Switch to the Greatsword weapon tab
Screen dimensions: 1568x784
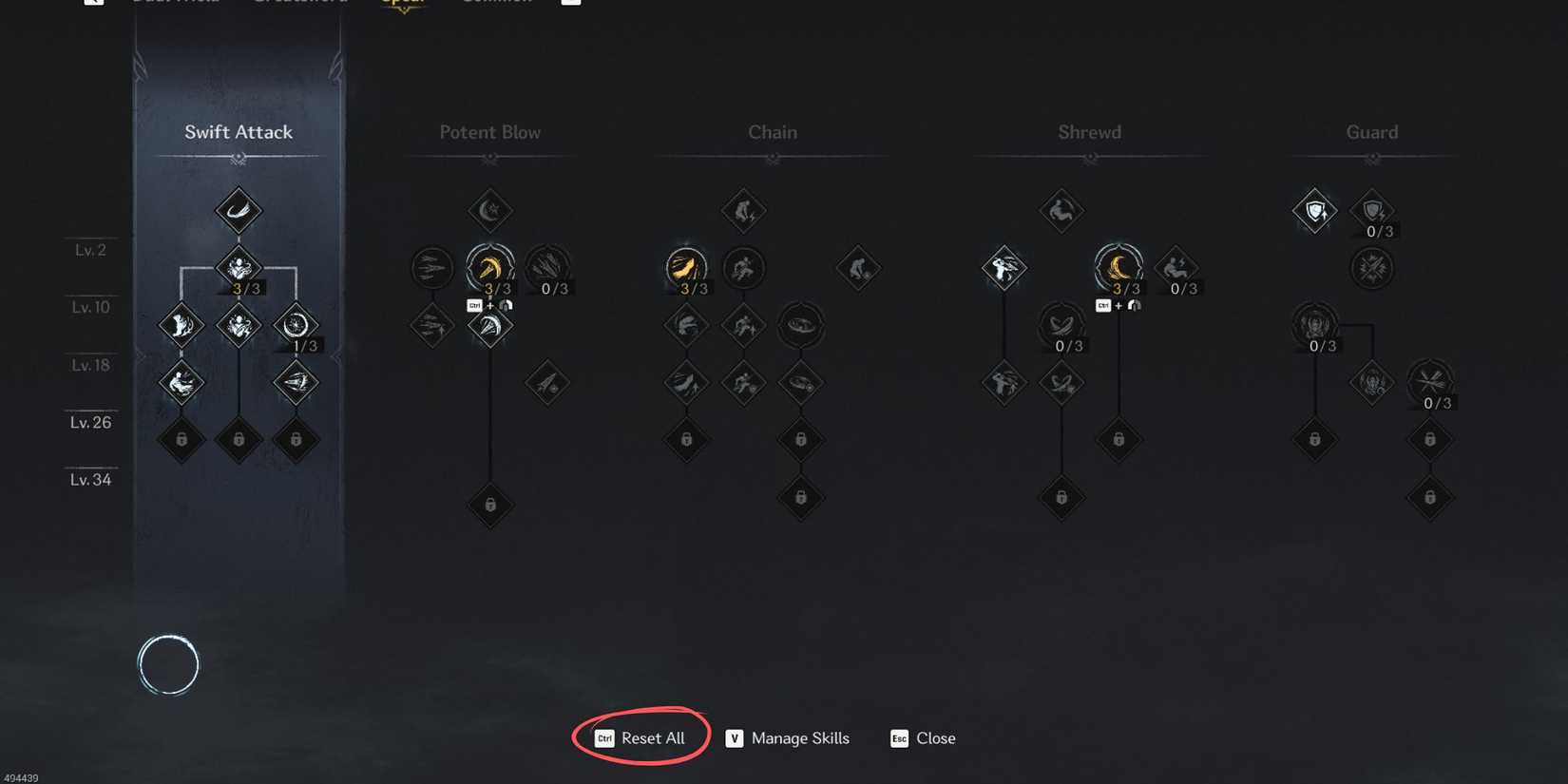pos(299,2)
